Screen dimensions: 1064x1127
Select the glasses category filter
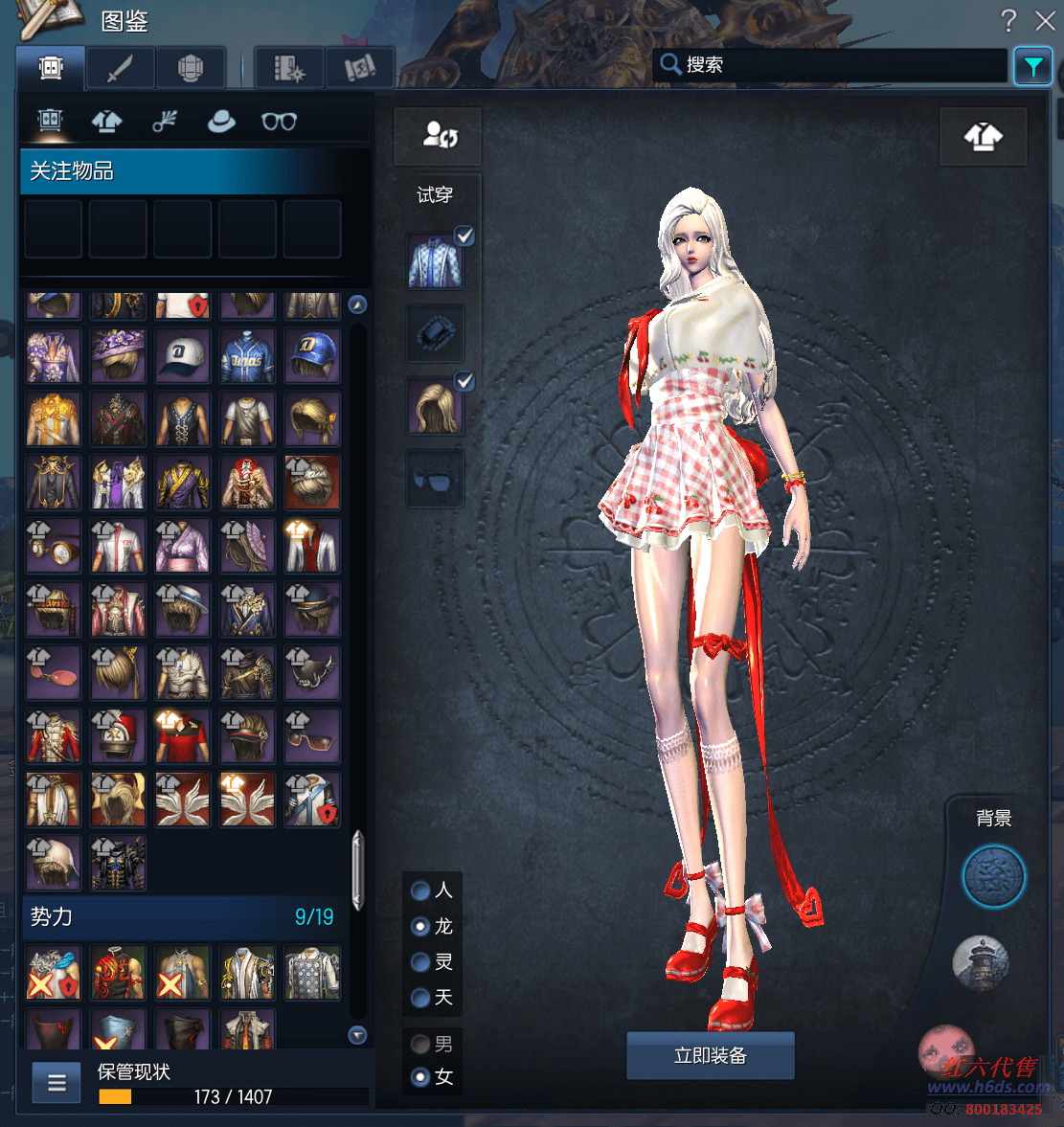(x=279, y=122)
